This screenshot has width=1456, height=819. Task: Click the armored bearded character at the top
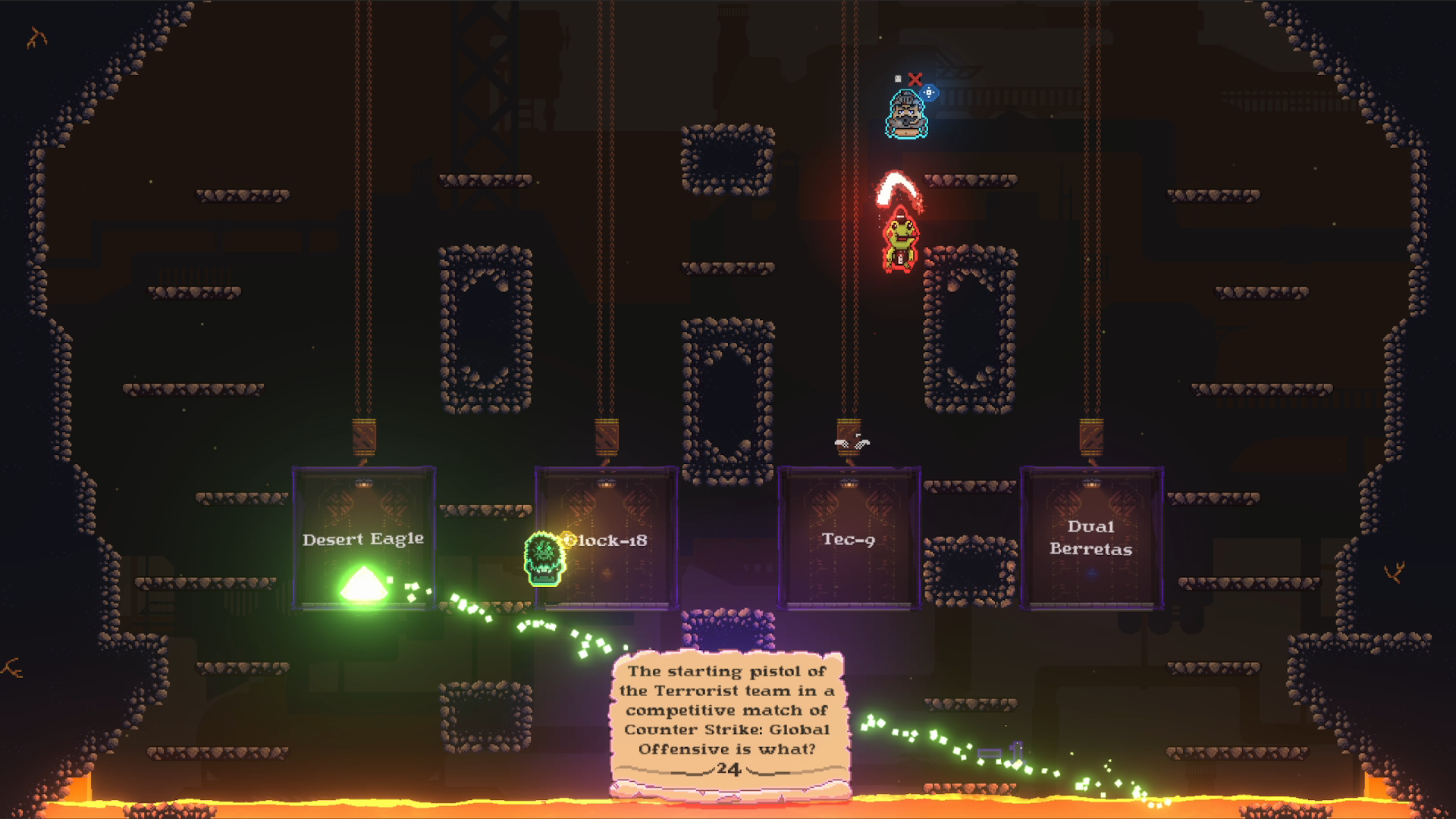pyautogui.click(x=905, y=114)
